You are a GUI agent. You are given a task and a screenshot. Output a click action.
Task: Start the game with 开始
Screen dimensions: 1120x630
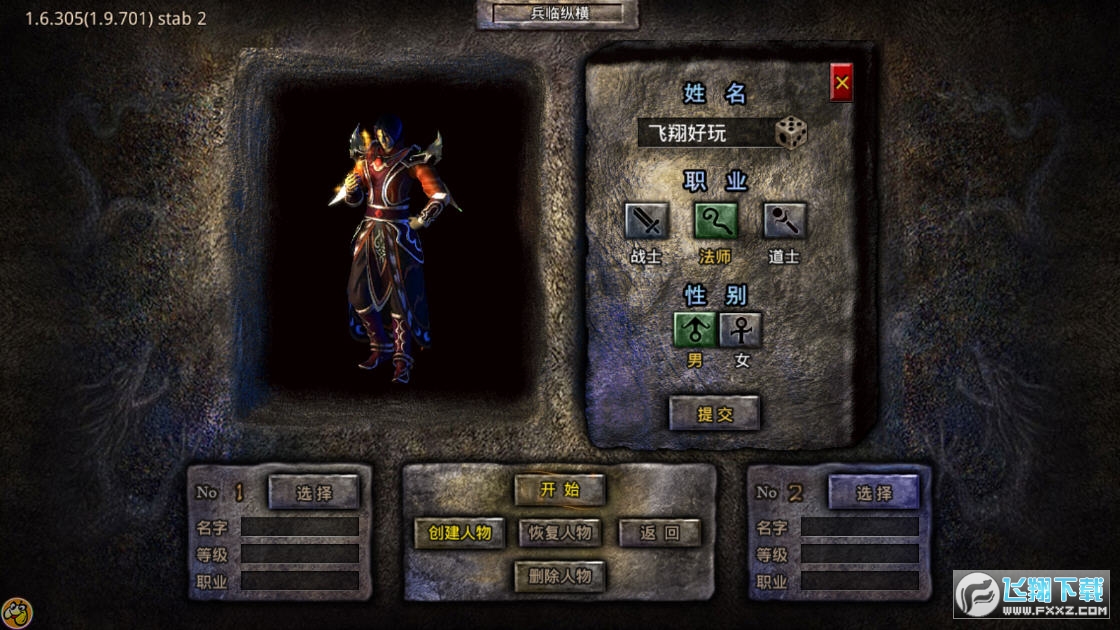click(560, 490)
